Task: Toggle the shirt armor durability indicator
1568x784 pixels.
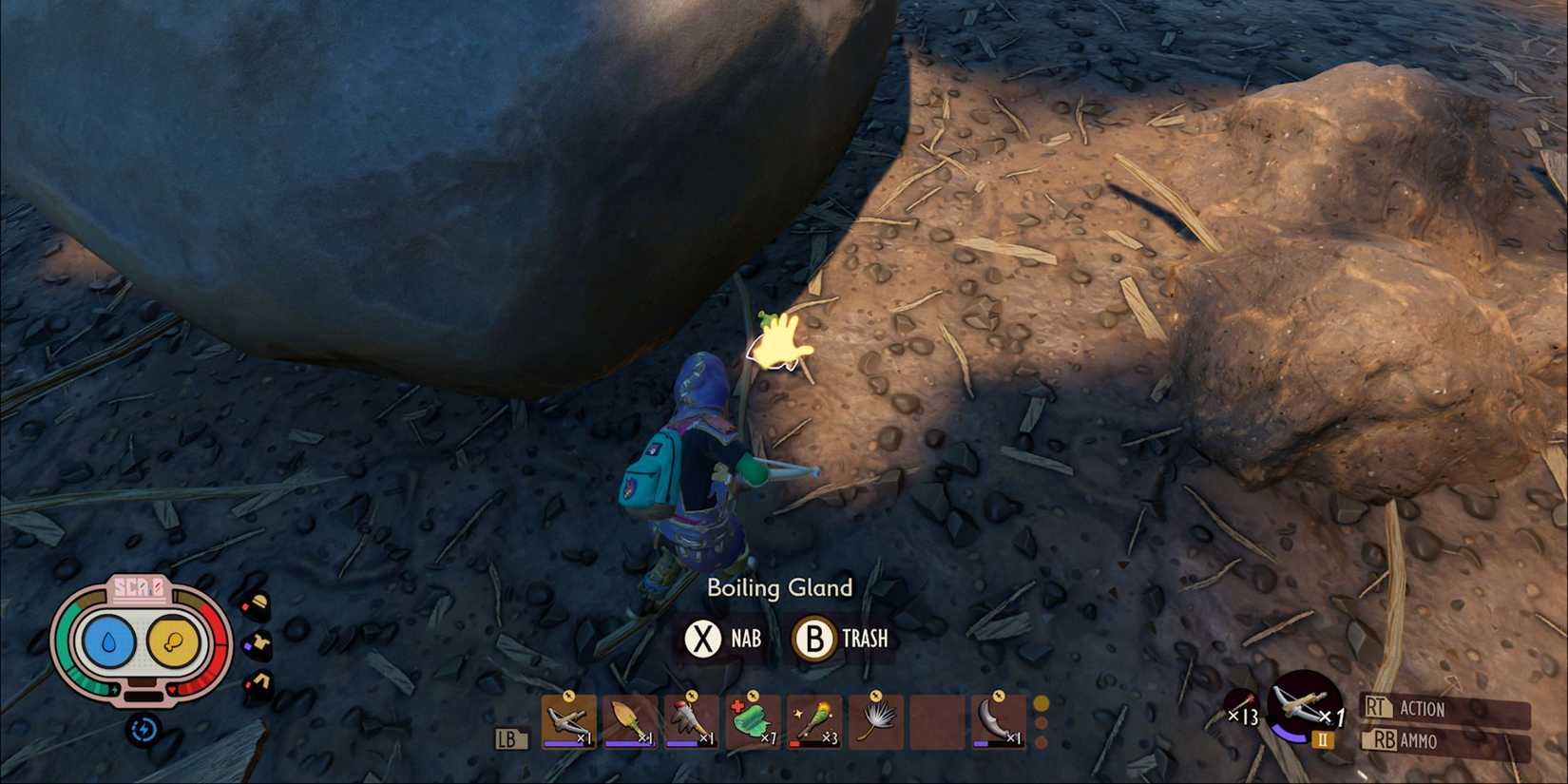Action: coord(259,644)
